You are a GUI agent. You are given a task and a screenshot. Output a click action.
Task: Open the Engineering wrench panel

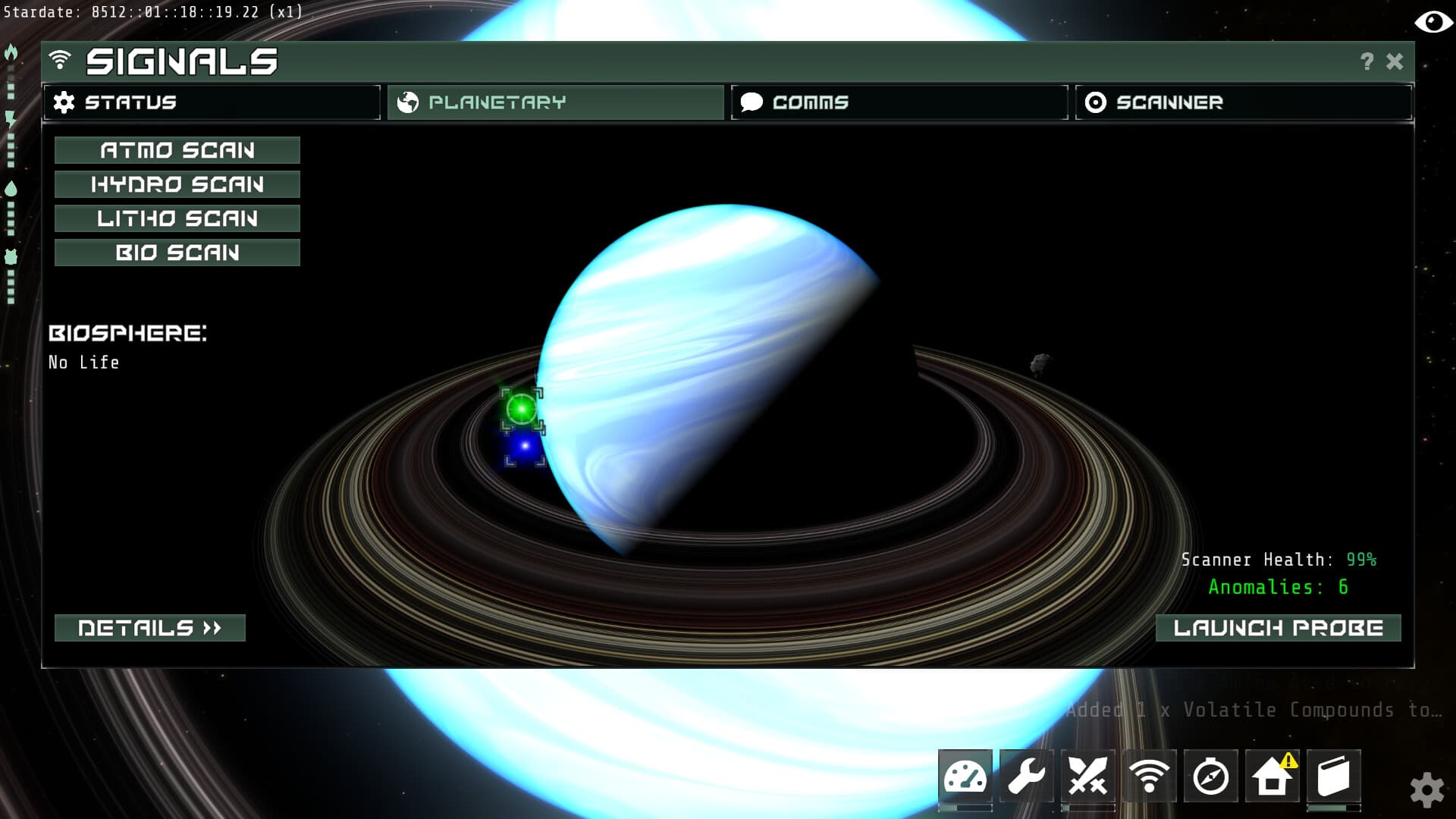[1025, 776]
